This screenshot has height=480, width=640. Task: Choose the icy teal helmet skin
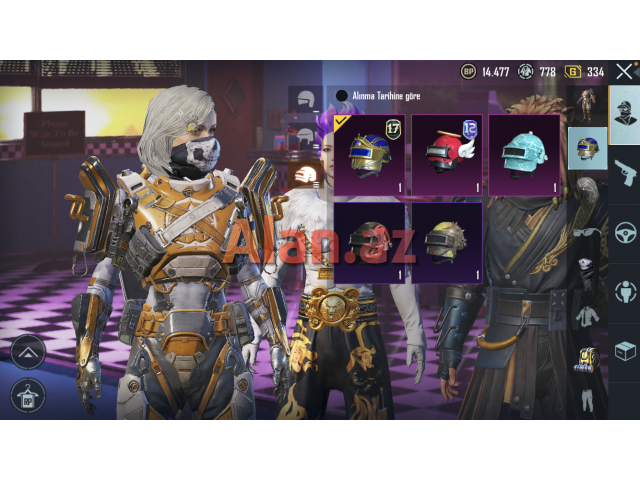click(523, 153)
